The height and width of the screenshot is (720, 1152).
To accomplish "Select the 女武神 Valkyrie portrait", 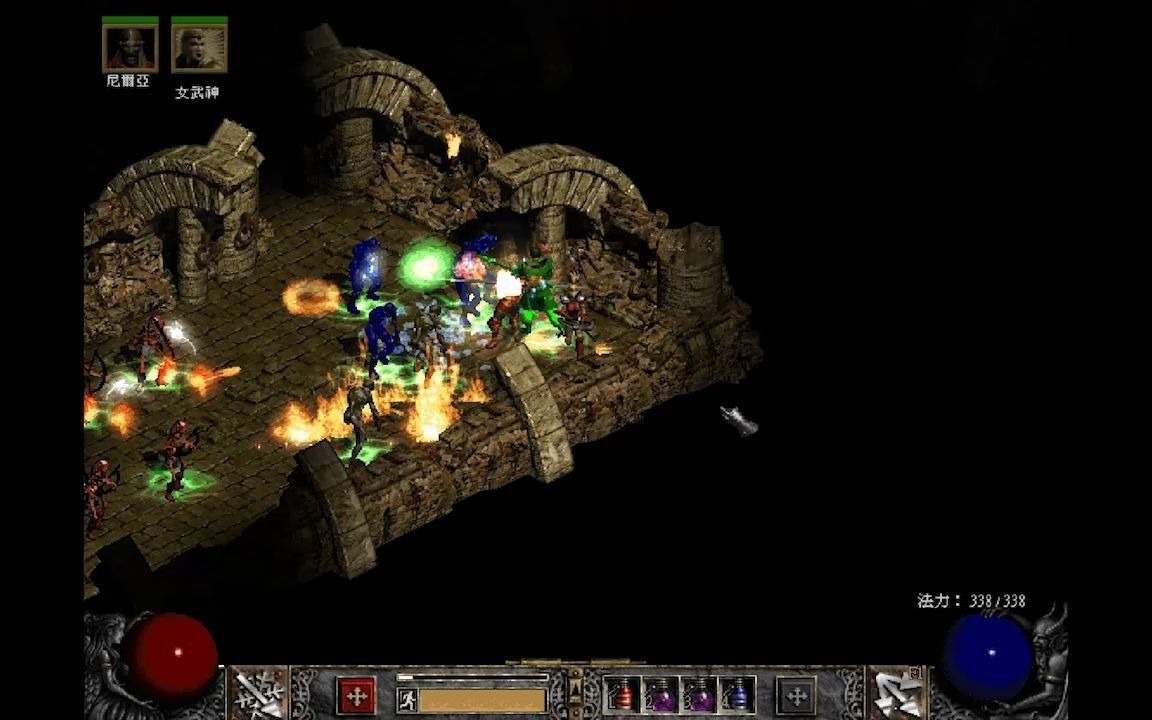I will coord(198,47).
